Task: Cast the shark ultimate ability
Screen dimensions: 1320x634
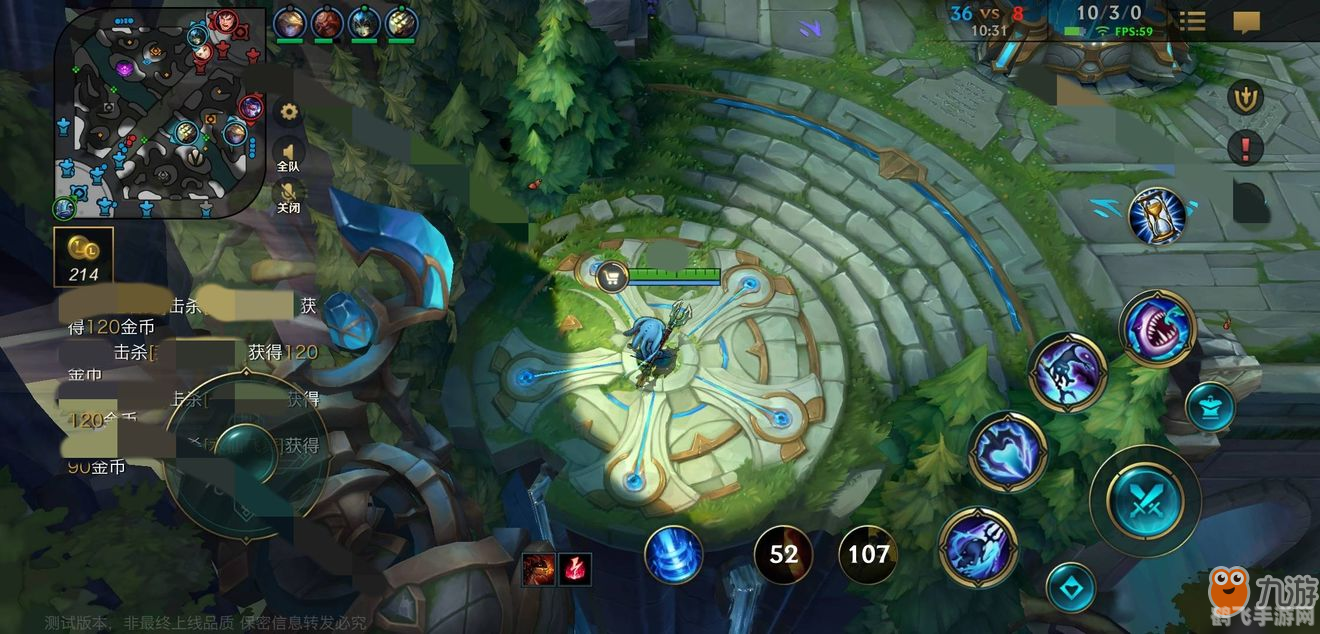Action: (1157, 328)
